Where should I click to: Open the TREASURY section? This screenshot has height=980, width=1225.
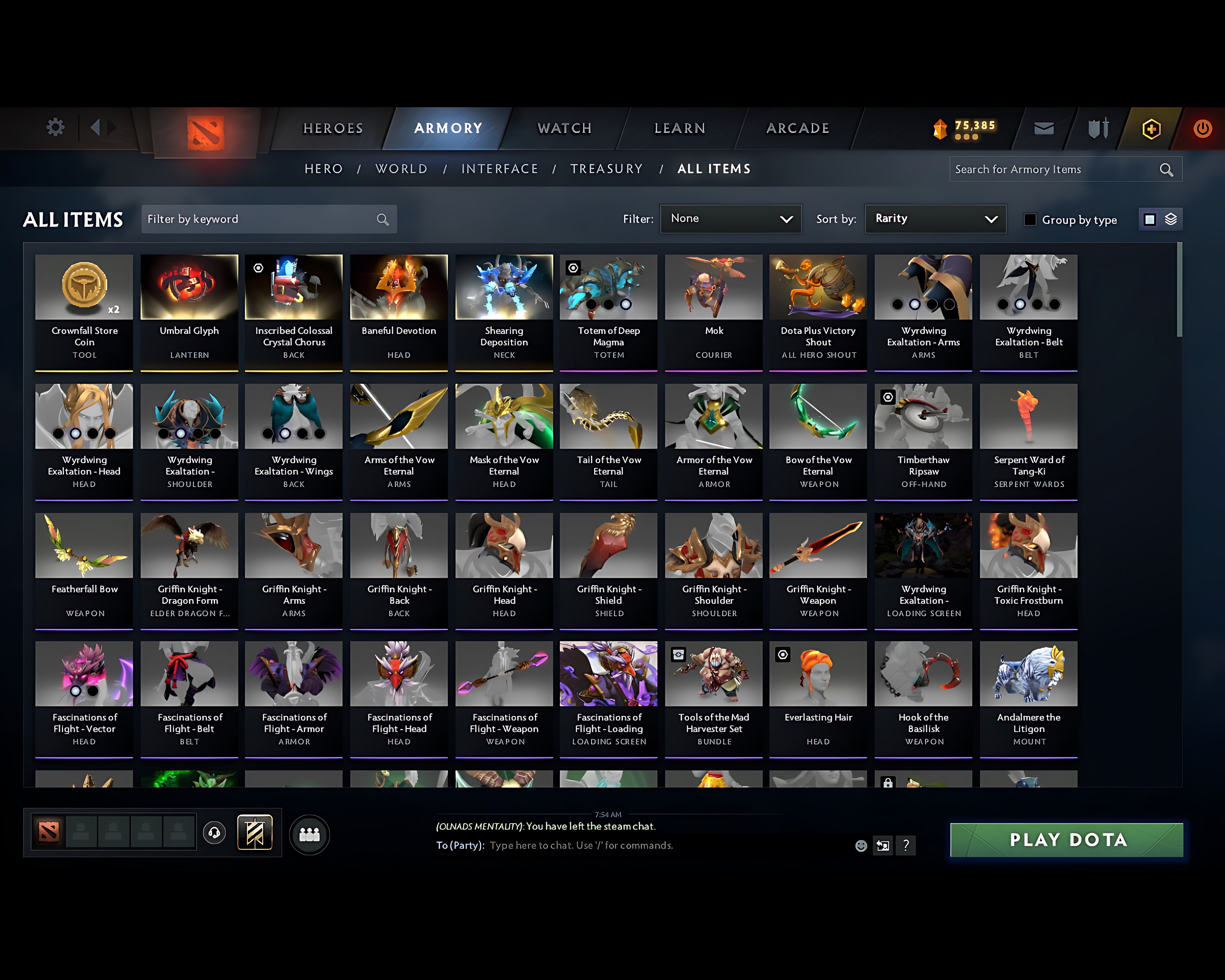click(606, 169)
